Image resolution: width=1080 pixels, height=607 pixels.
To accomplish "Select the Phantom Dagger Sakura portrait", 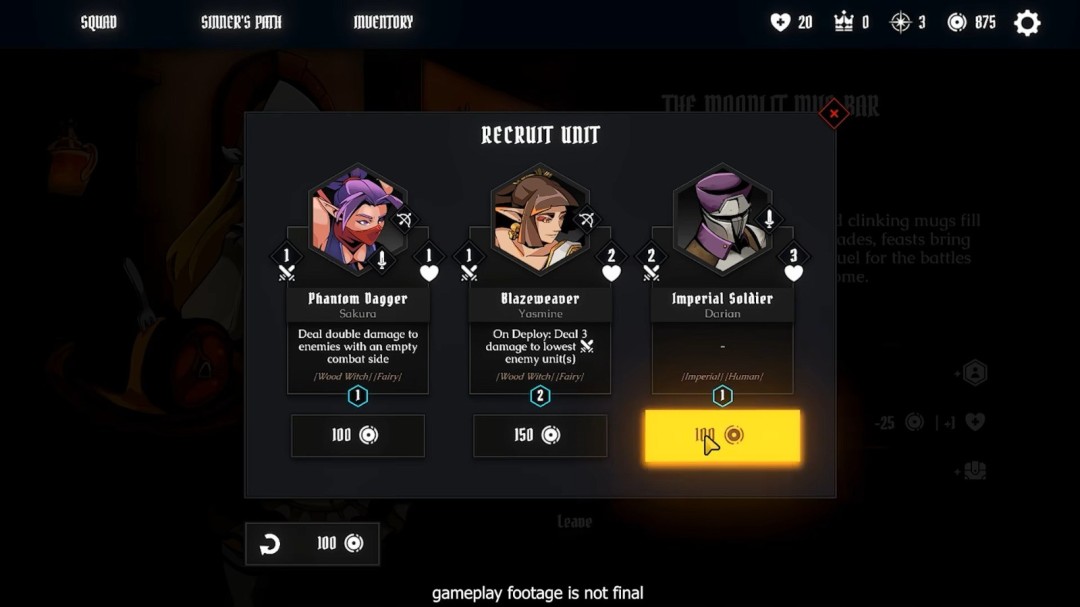I will point(357,220).
